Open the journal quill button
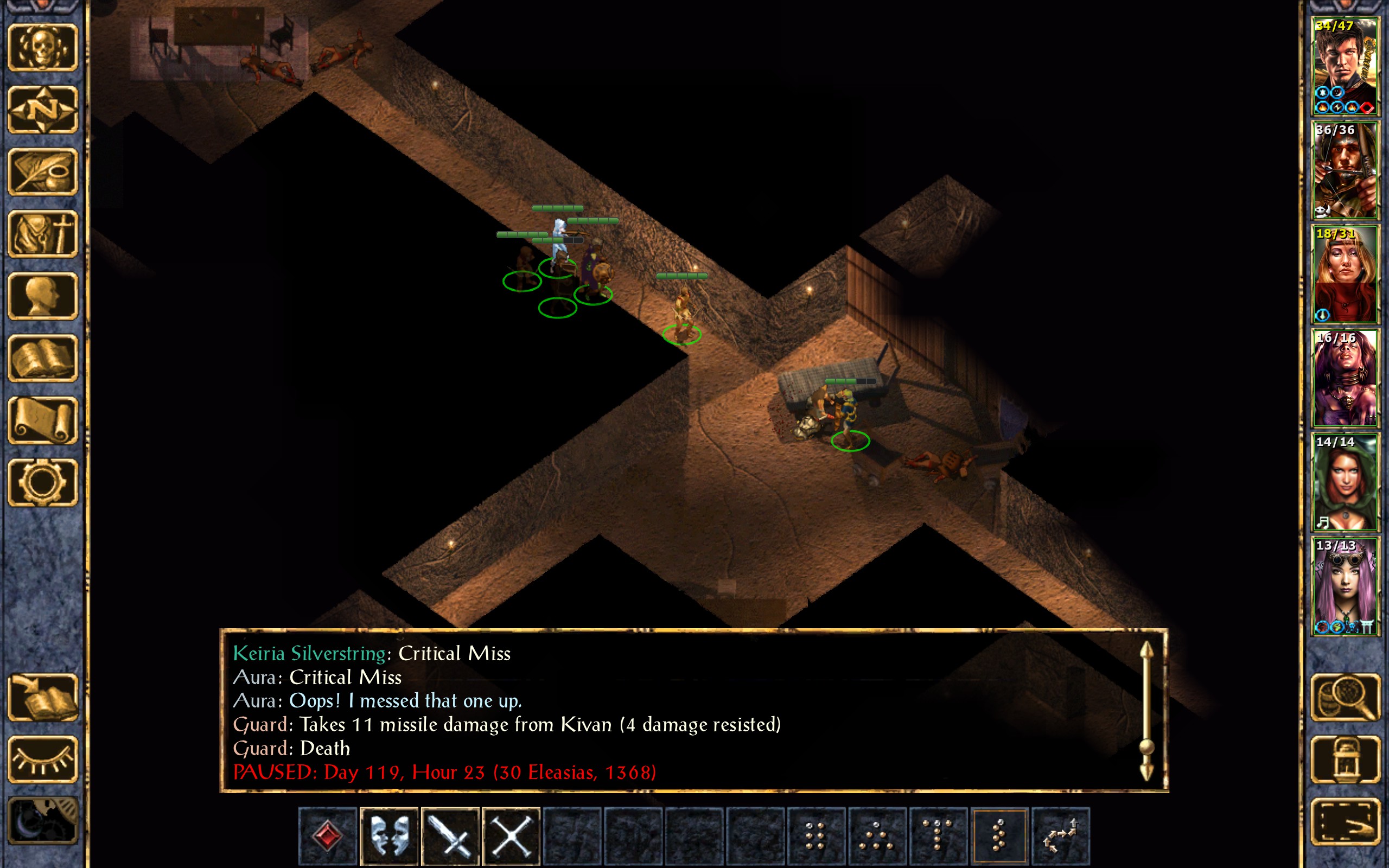This screenshot has width=1389, height=868. [x=42, y=171]
